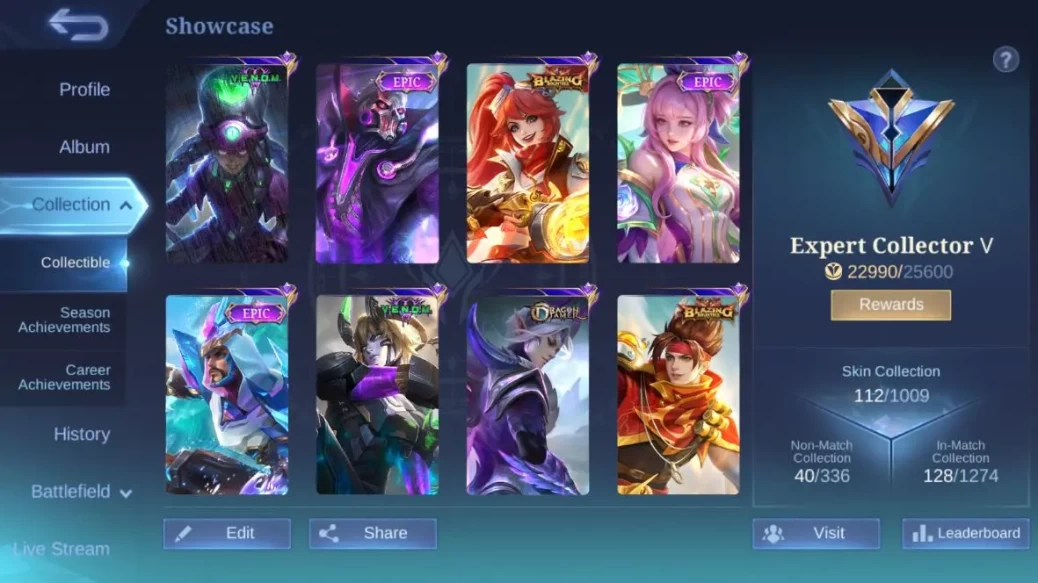Image resolution: width=1038 pixels, height=583 pixels.
Task: Share the showcase
Action: coord(372,533)
